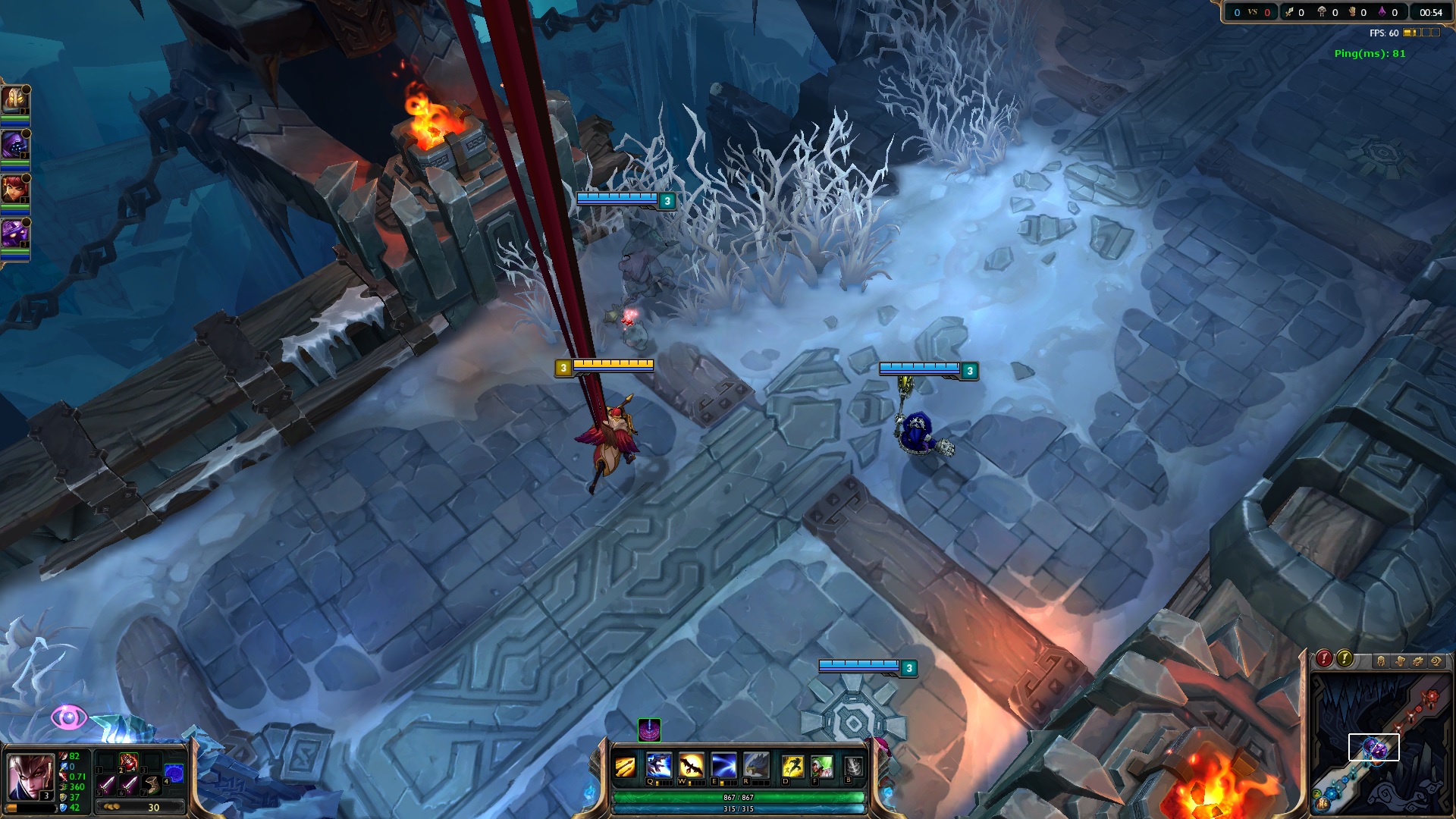Open the helmet icon menu above the minimap
This screenshot has height=819, width=1456.
point(1381,661)
